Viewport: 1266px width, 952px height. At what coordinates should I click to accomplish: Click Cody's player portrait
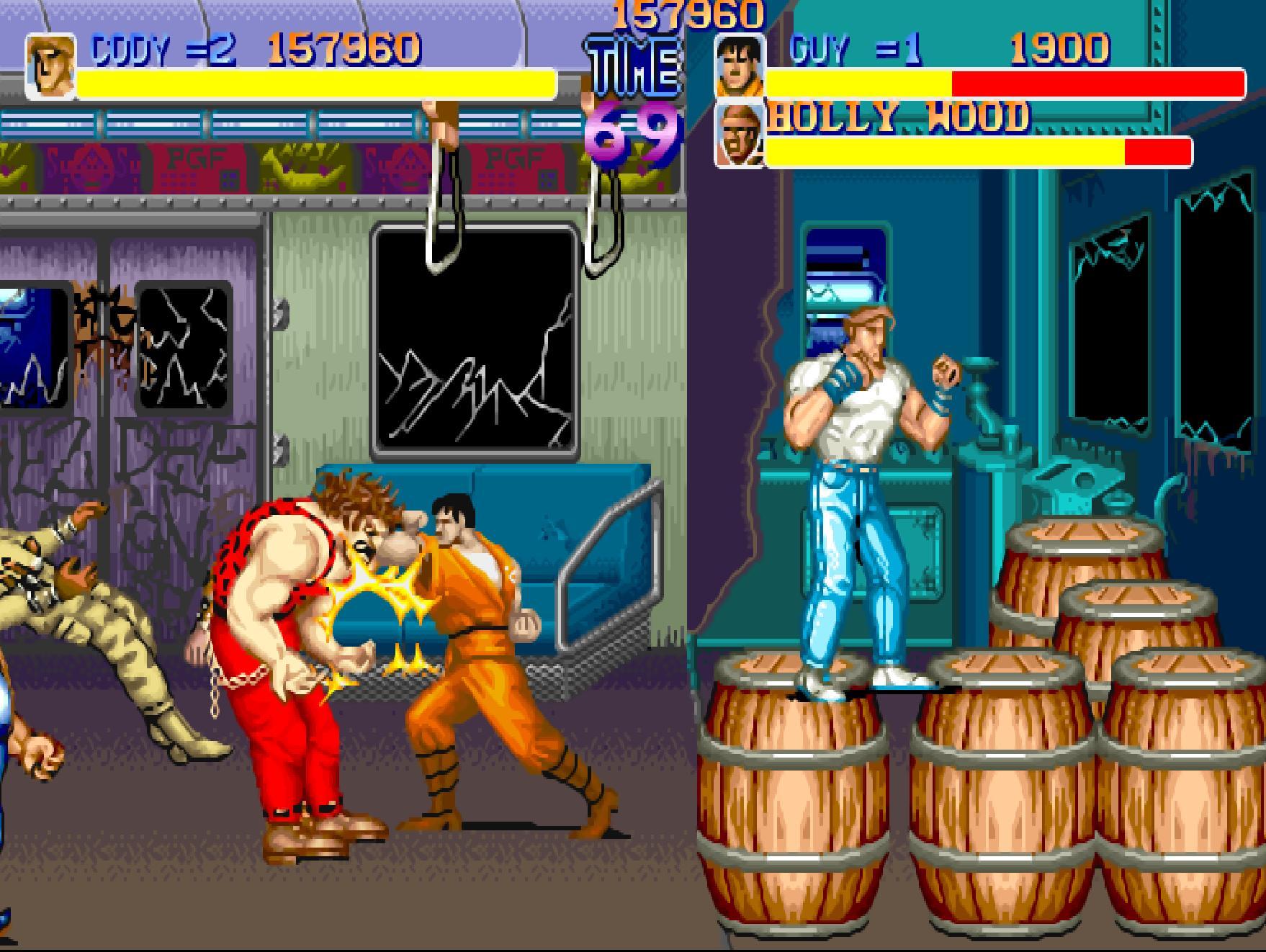50,66
